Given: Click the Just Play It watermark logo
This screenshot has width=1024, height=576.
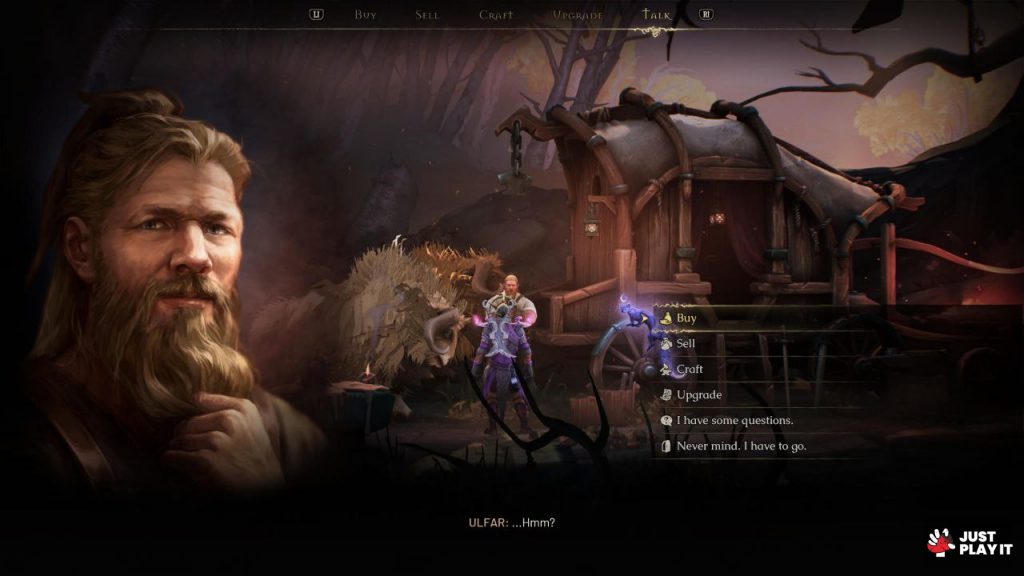Looking at the screenshot, I should click(969, 542).
